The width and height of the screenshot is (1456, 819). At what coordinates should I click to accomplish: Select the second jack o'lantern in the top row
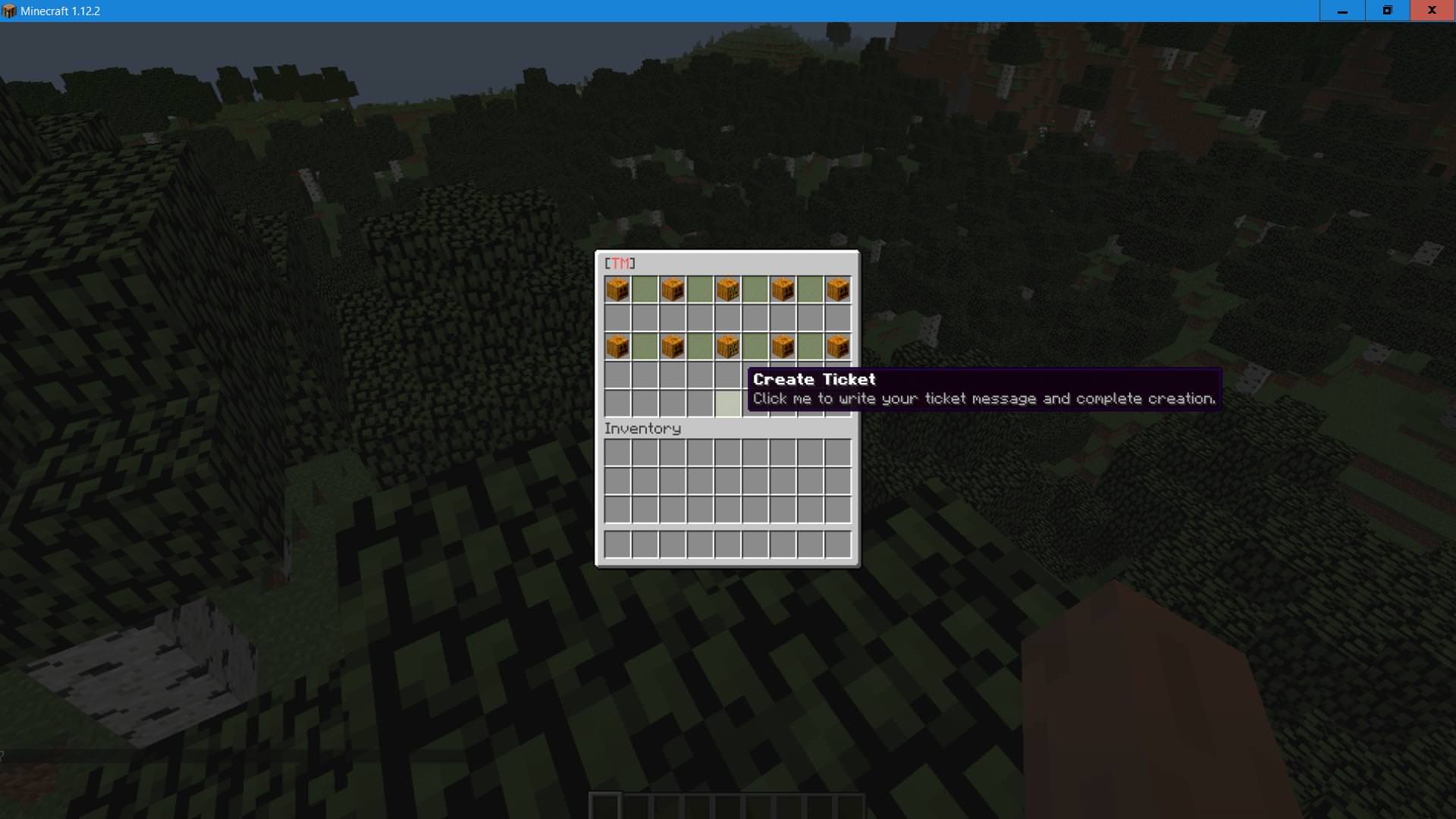pos(673,289)
